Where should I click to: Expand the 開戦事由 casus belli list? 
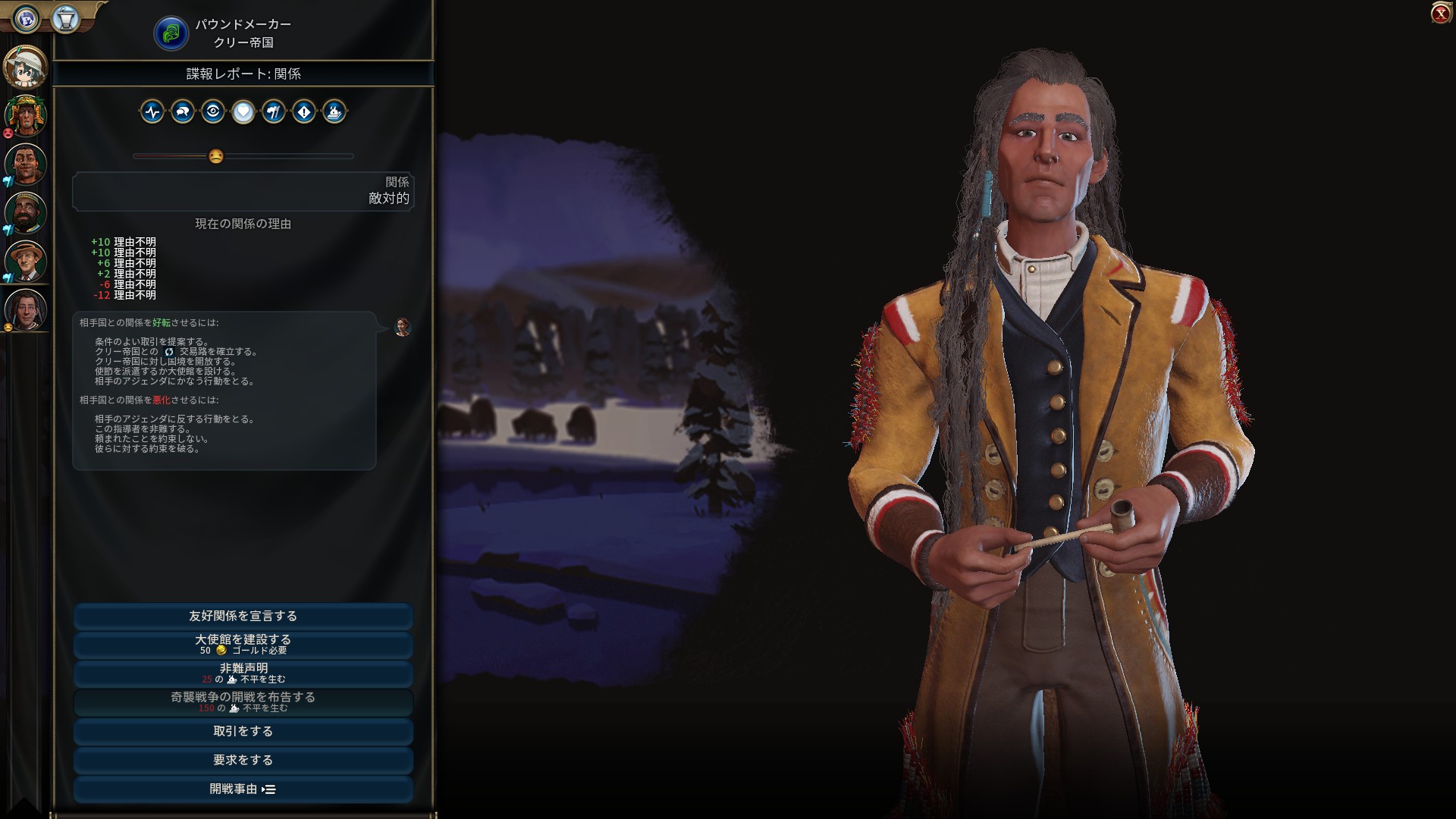243,789
